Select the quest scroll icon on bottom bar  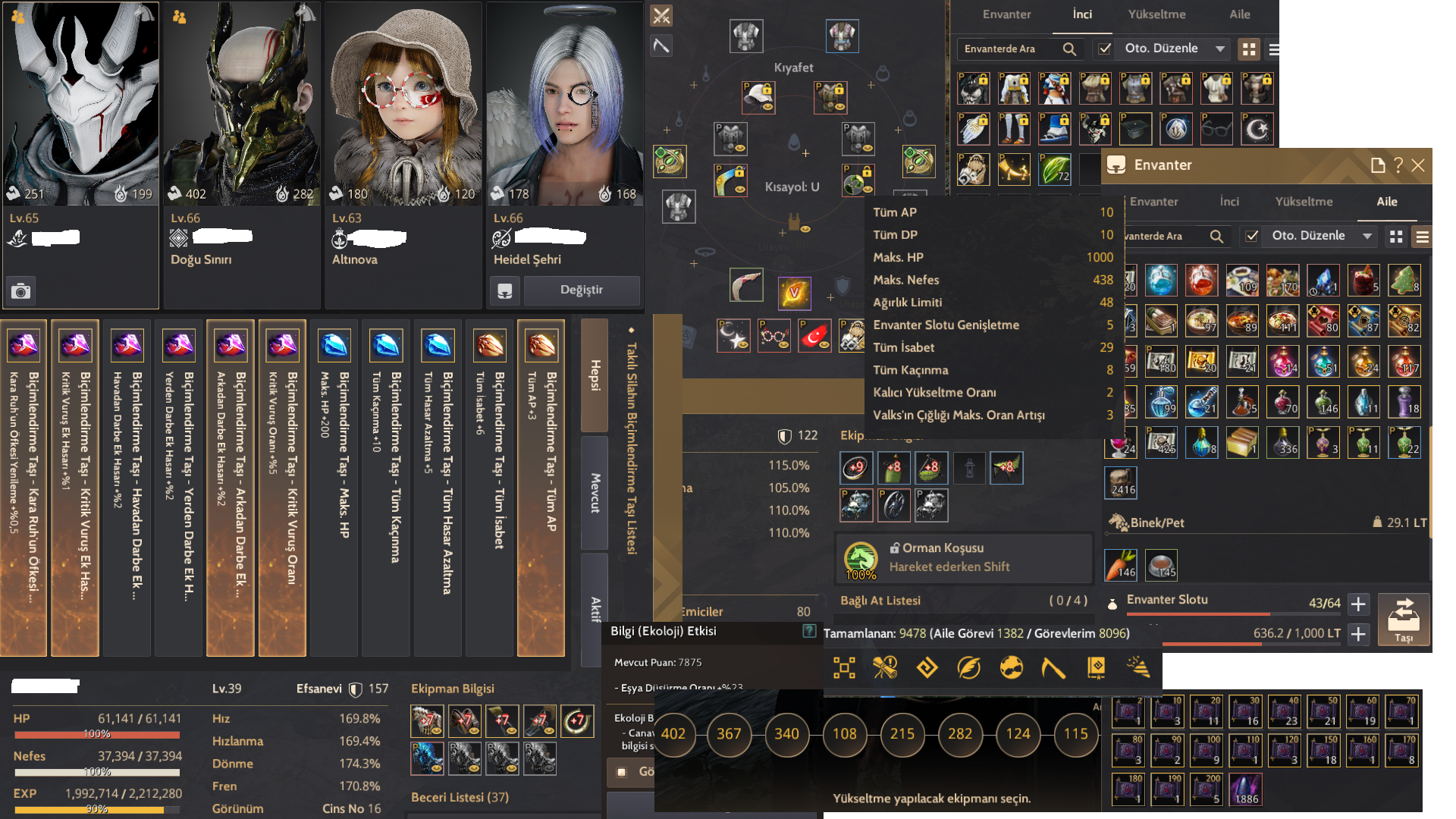point(886,668)
